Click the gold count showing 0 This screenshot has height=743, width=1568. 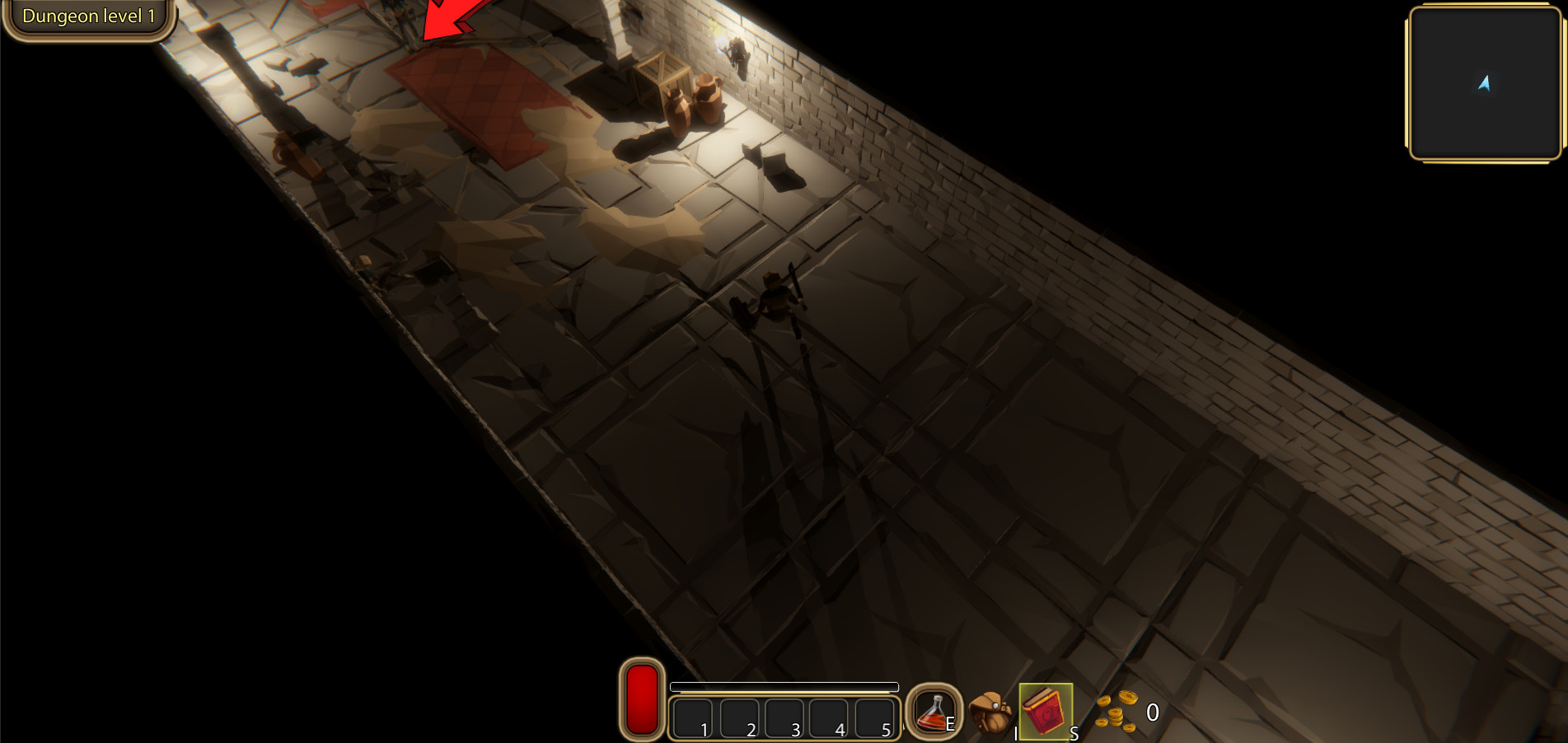coord(1153,713)
